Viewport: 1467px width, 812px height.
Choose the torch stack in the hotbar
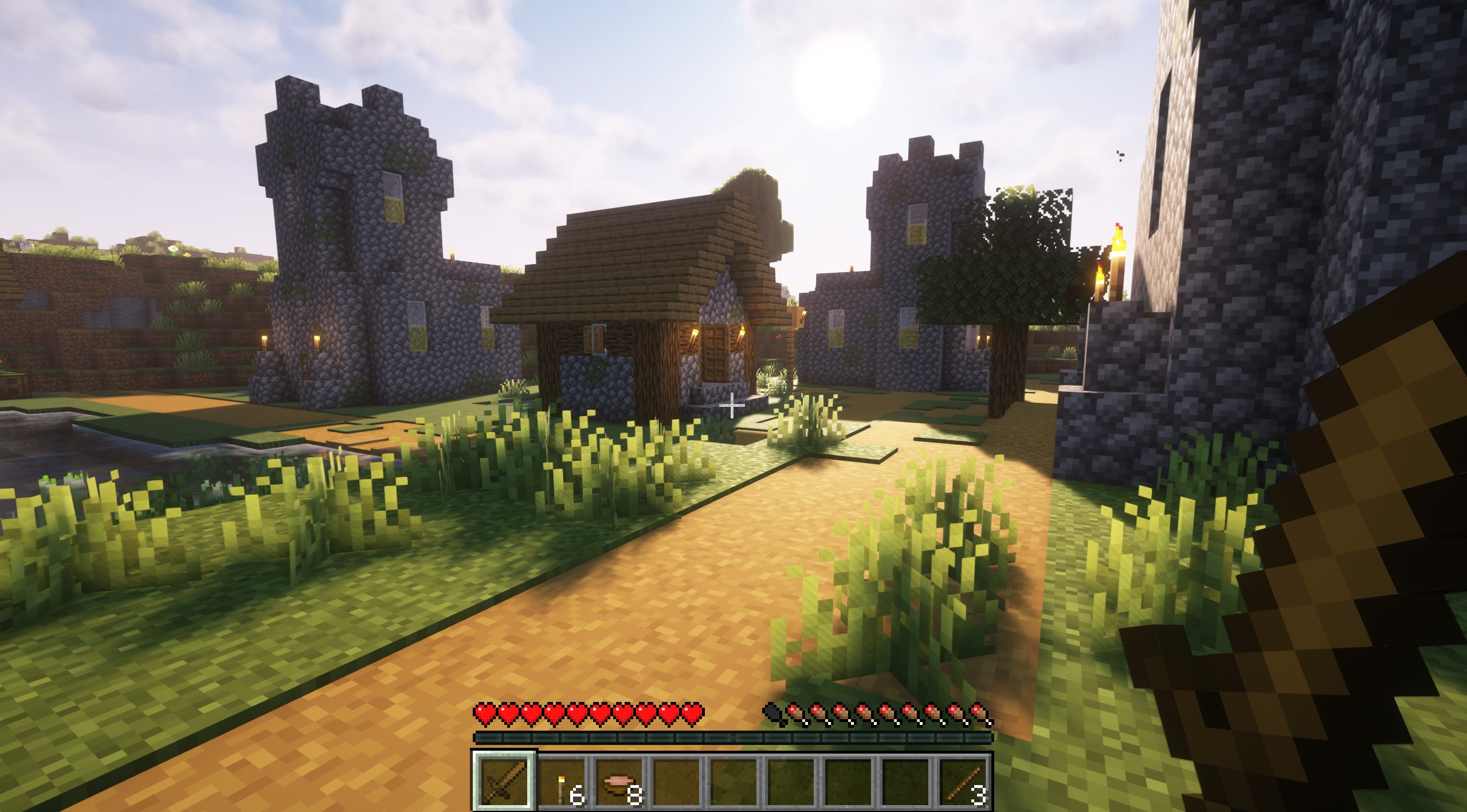pos(563,782)
